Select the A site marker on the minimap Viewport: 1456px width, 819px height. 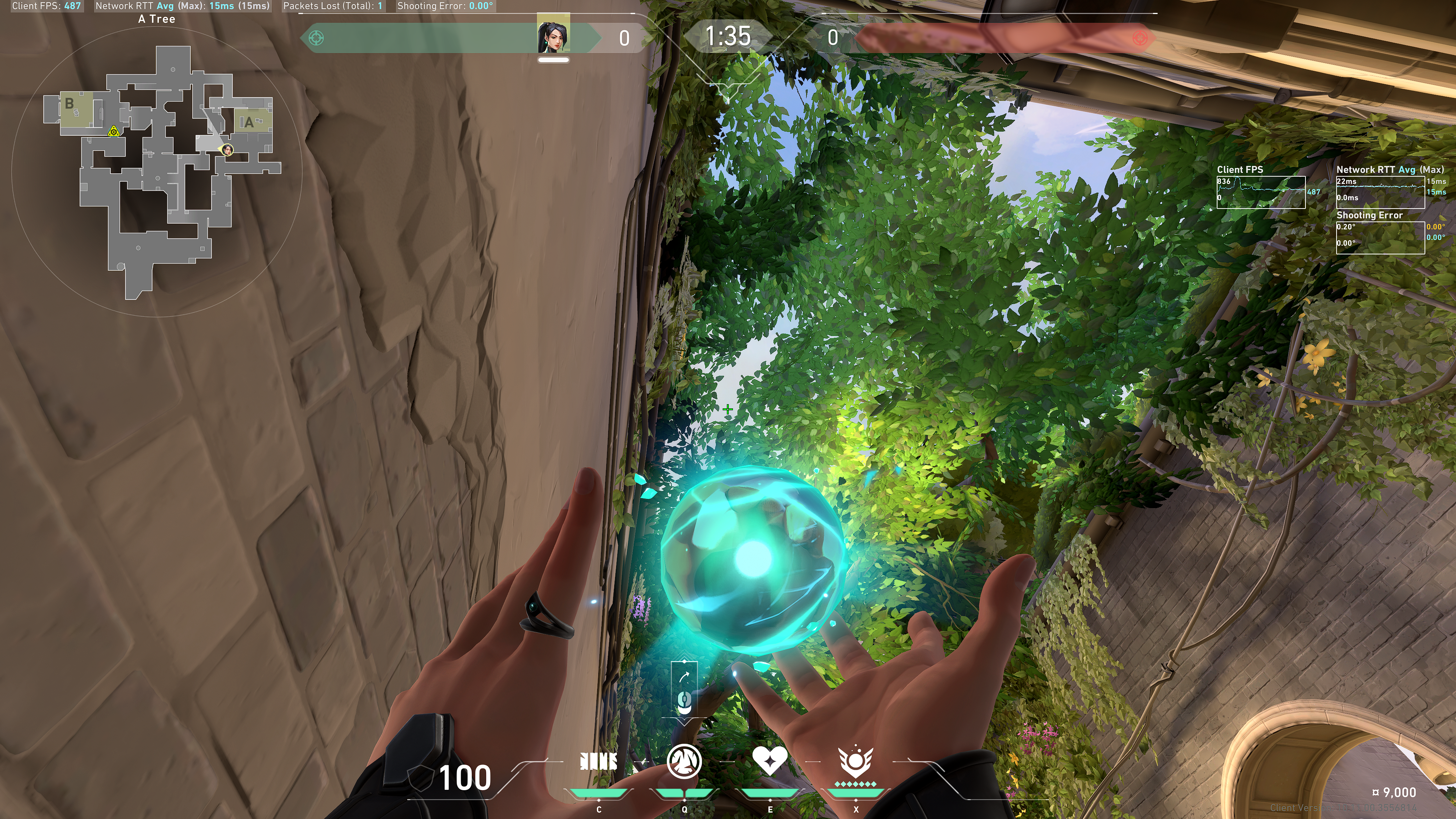point(249,122)
